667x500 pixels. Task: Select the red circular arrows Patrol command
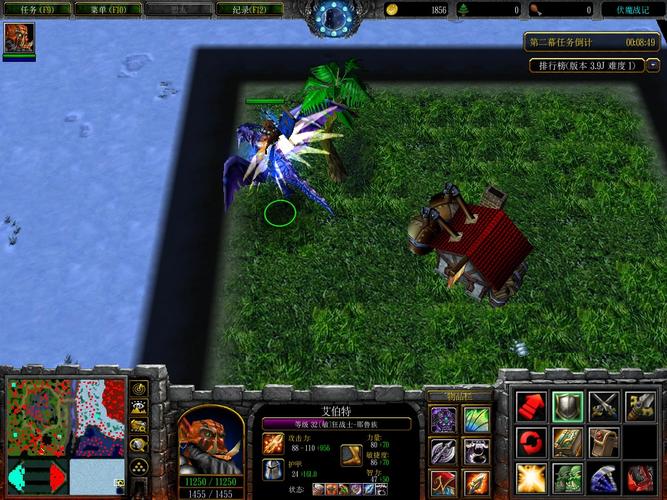tap(530, 441)
